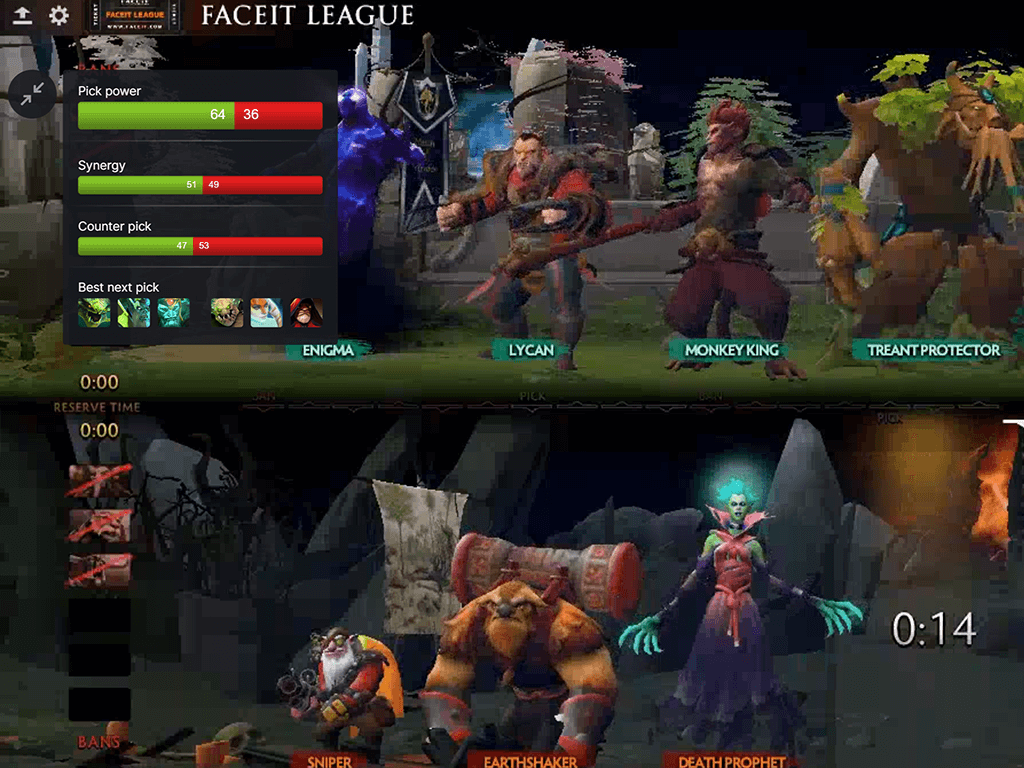The height and width of the screenshot is (768, 1024).
Task: Open the overlay settings gear
Action: (59, 16)
